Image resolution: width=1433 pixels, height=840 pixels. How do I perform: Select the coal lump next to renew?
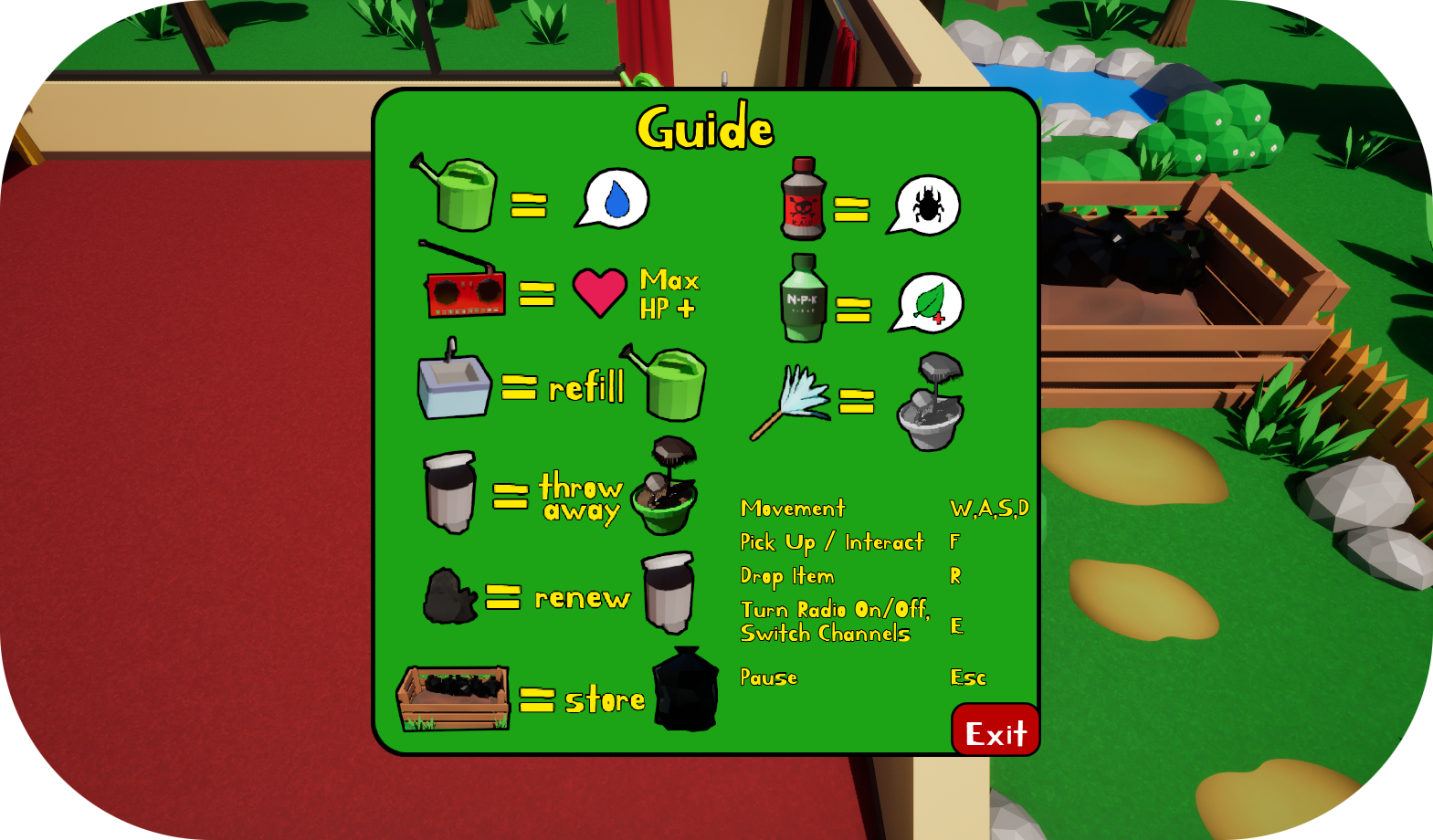click(x=448, y=595)
